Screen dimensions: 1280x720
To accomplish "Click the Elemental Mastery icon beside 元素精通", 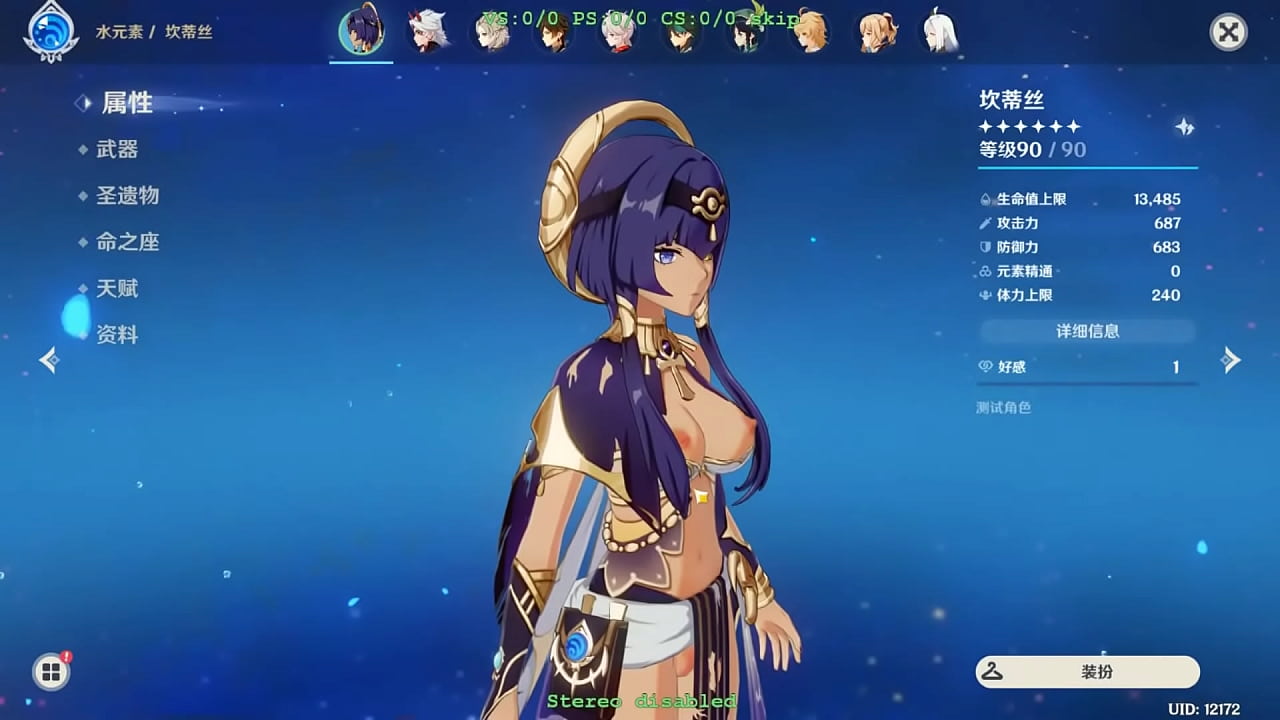I will tap(985, 271).
